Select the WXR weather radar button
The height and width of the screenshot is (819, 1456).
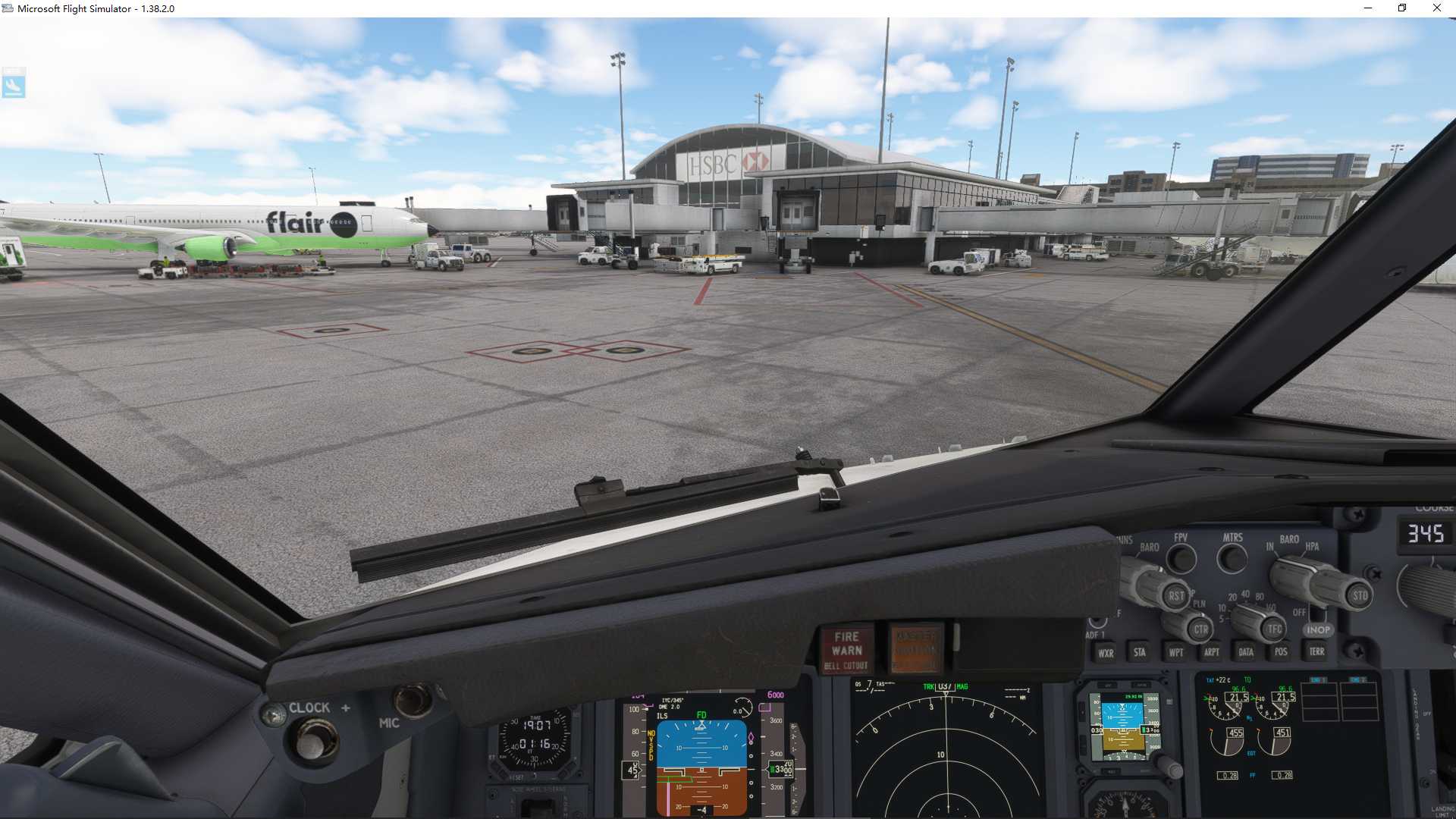[1106, 652]
